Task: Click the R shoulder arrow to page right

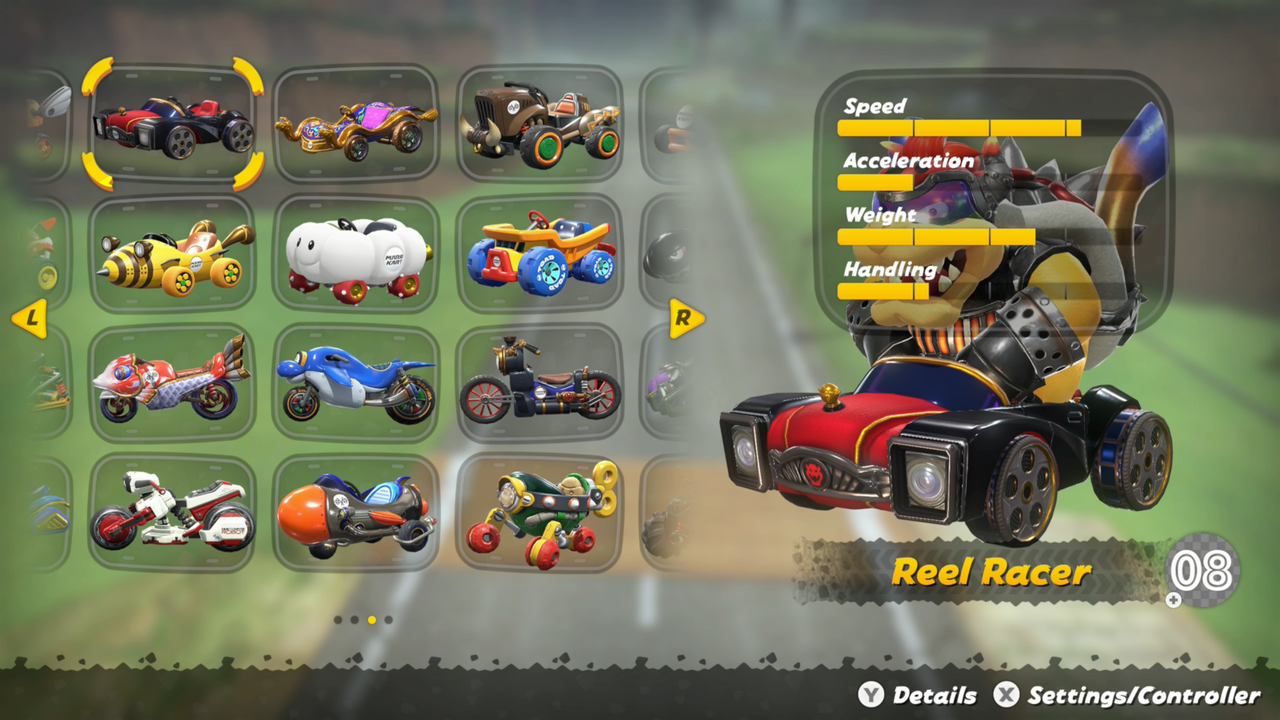Action: [x=684, y=318]
